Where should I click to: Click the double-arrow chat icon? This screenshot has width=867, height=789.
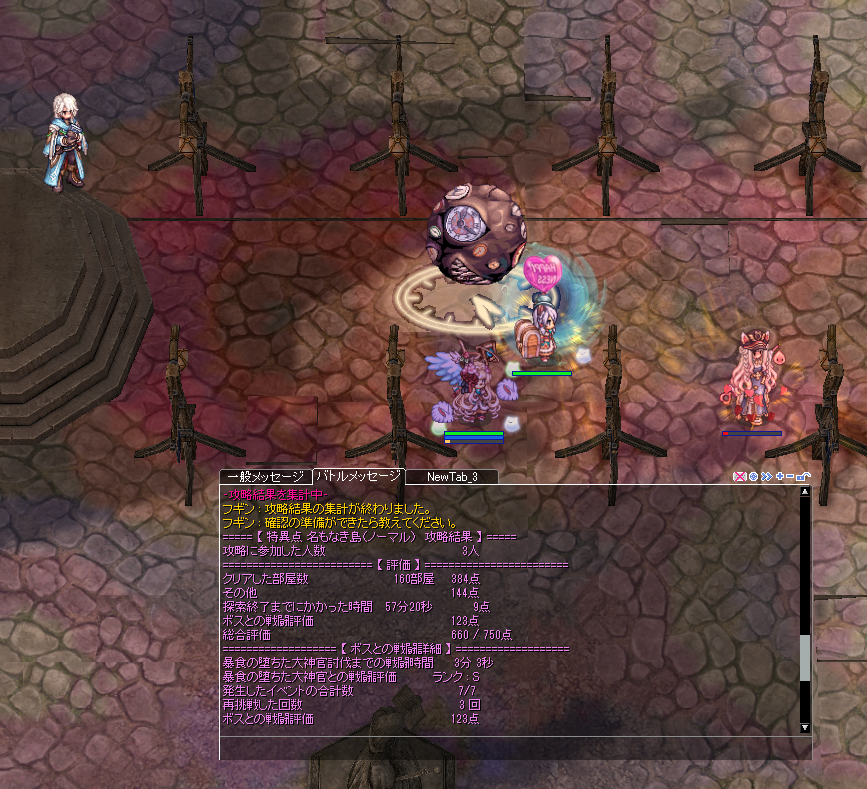(766, 477)
